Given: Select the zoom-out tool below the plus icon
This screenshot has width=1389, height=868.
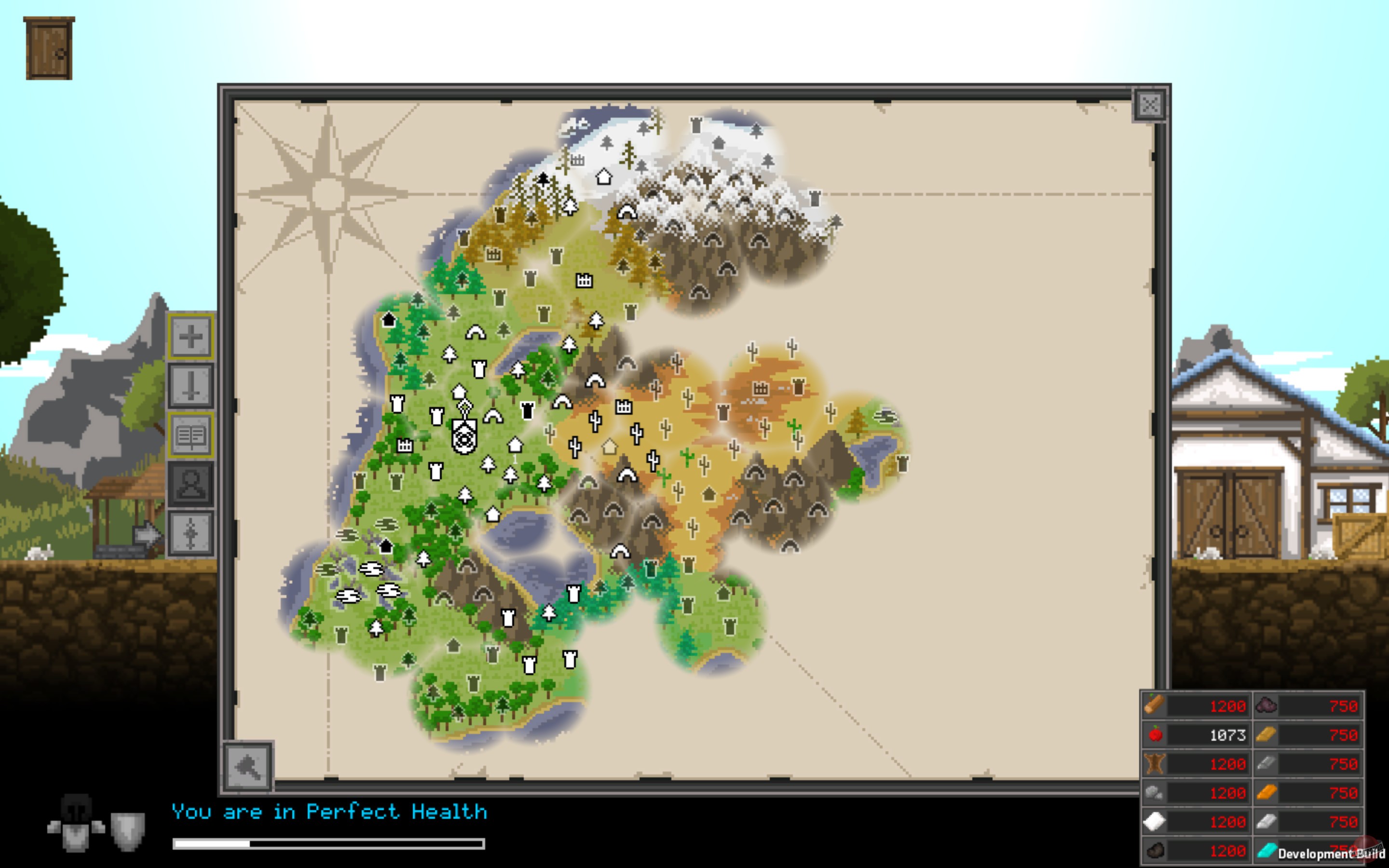Looking at the screenshot, I should [191, 385].
